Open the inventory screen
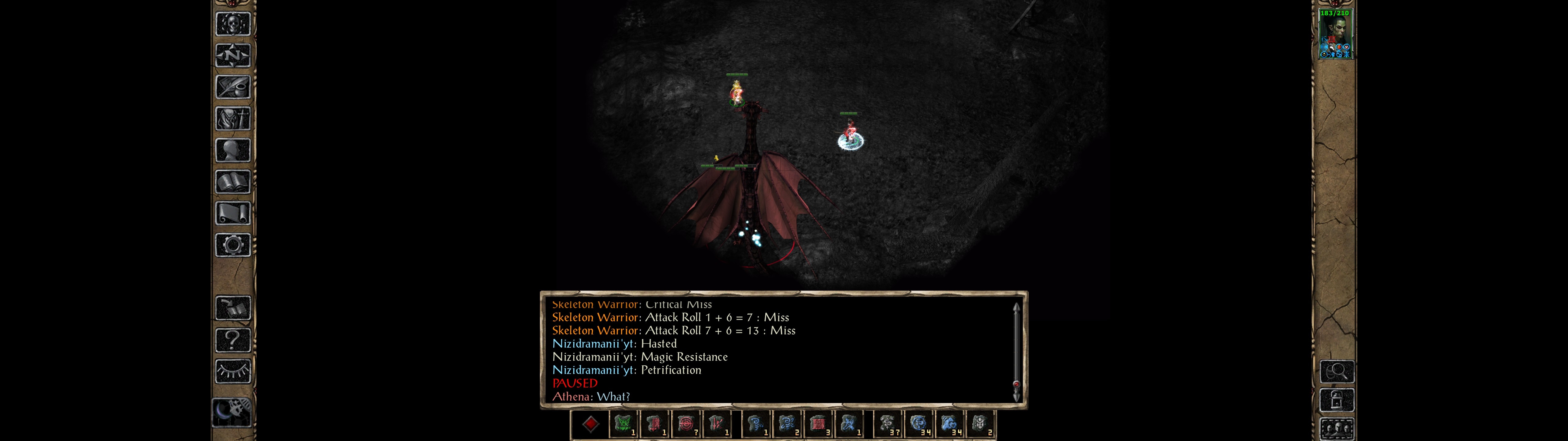Screen dimensions: 1568x441 (x=232, y=119)
